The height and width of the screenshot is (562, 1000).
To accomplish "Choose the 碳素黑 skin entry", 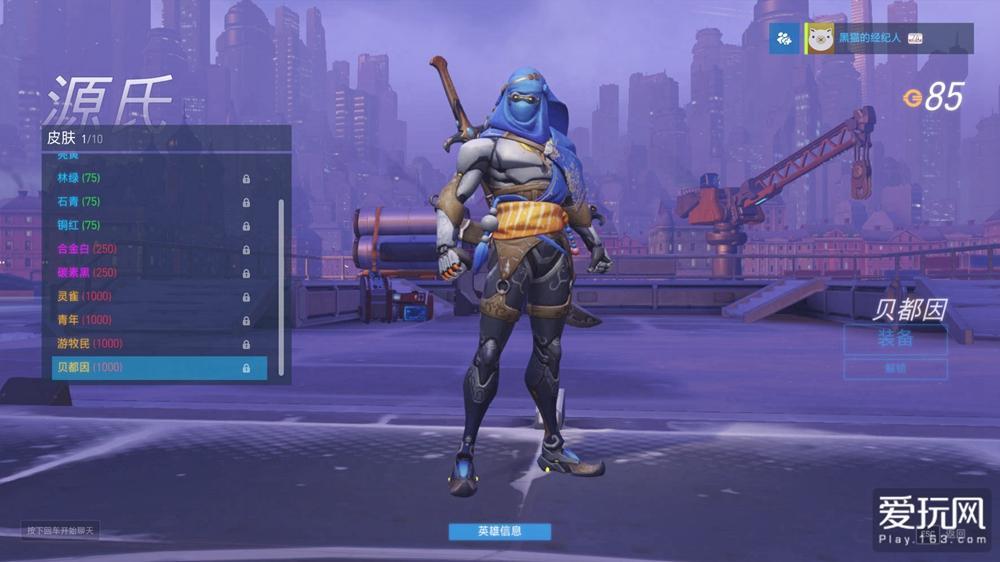I will [150, 272].
